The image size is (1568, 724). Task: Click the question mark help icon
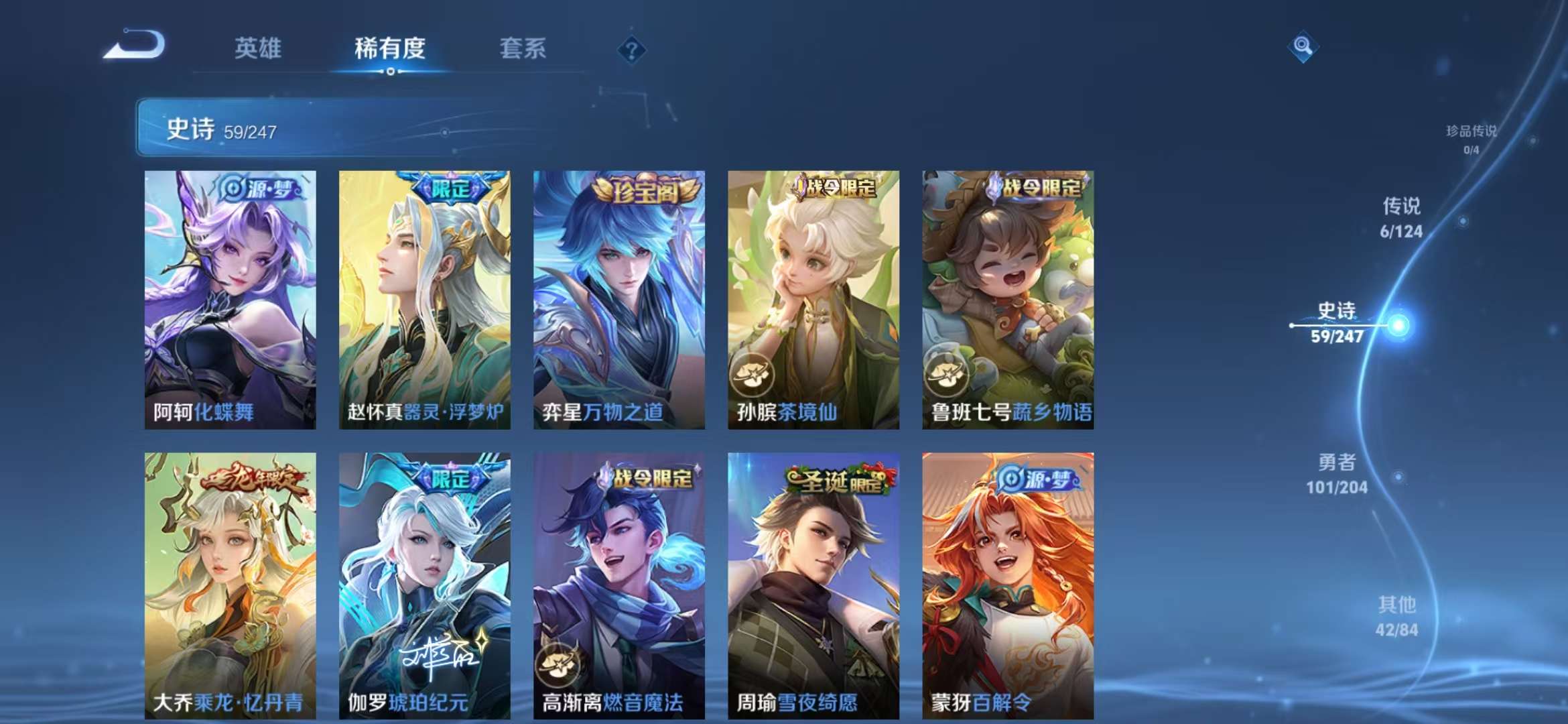[x=631, y=48]
